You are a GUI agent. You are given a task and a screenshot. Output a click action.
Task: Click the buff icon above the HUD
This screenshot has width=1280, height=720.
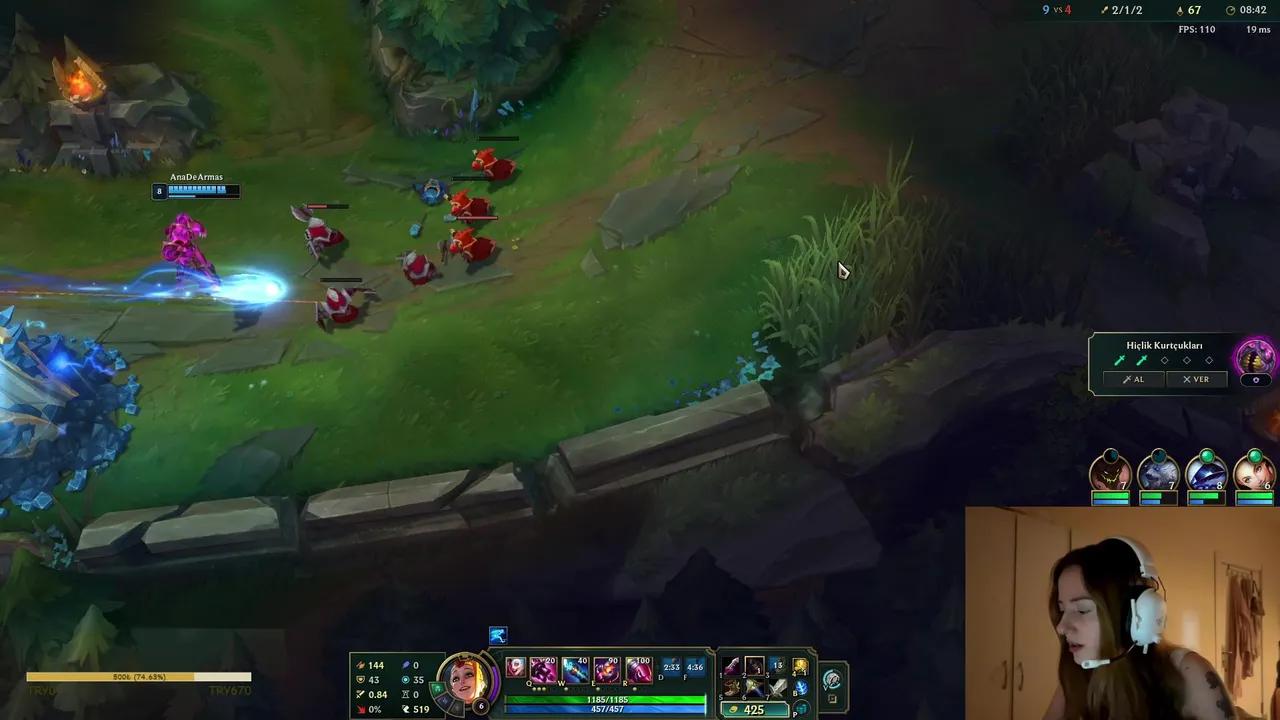pyautogui.click(x=497, y=635)
